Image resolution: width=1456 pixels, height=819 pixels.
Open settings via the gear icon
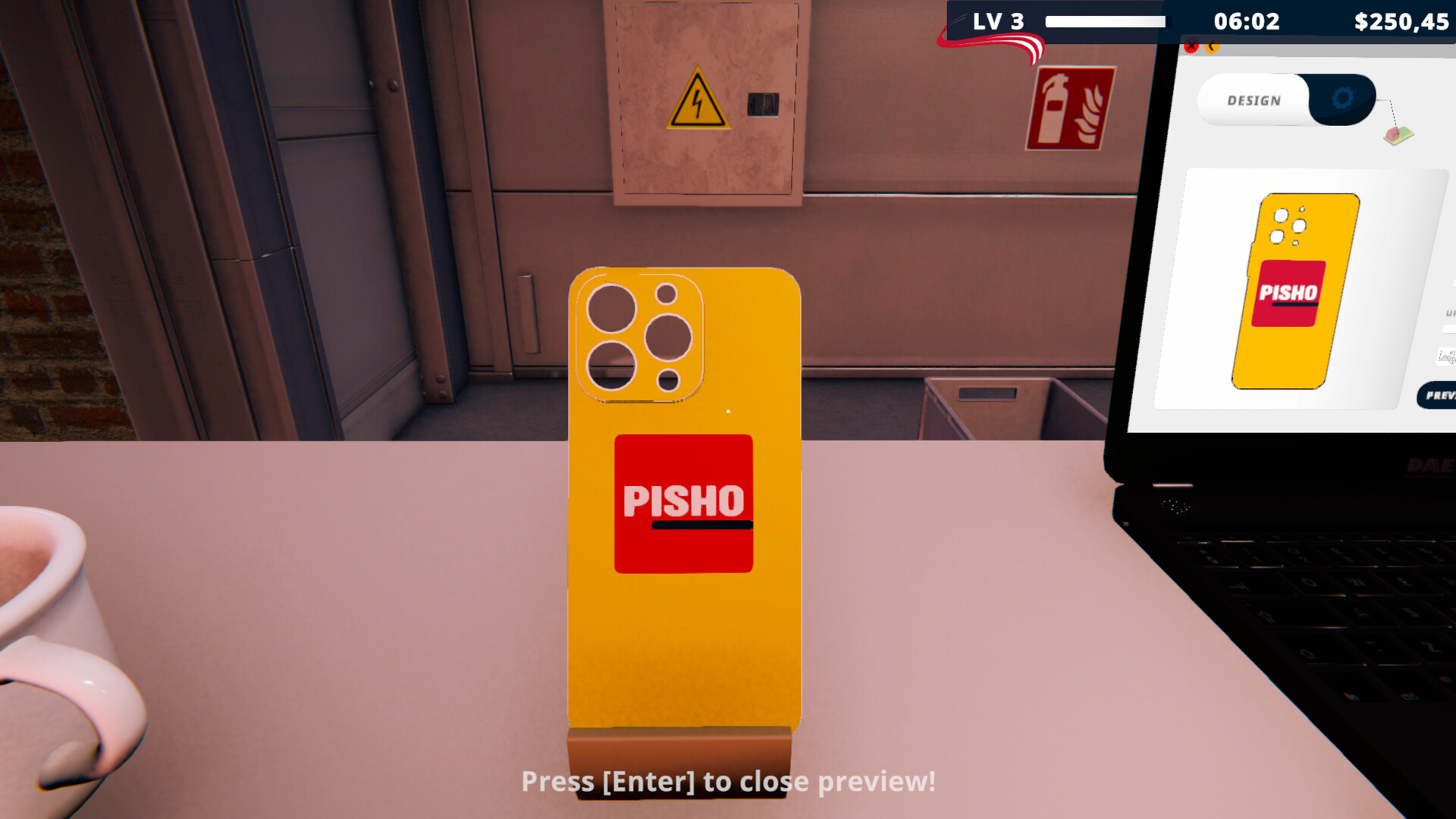tap(1344, 99)
